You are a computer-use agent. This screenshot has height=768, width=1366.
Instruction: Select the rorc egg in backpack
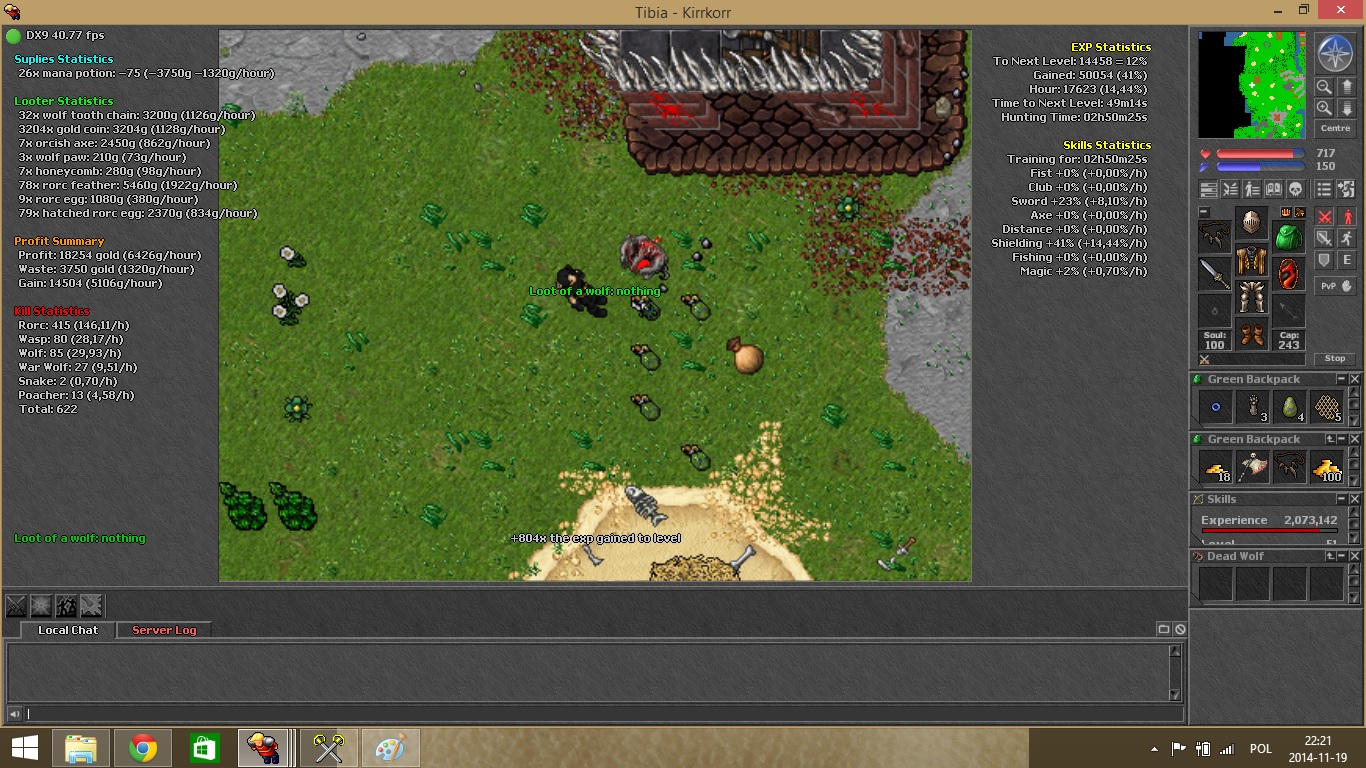[x=1289, y=407]
